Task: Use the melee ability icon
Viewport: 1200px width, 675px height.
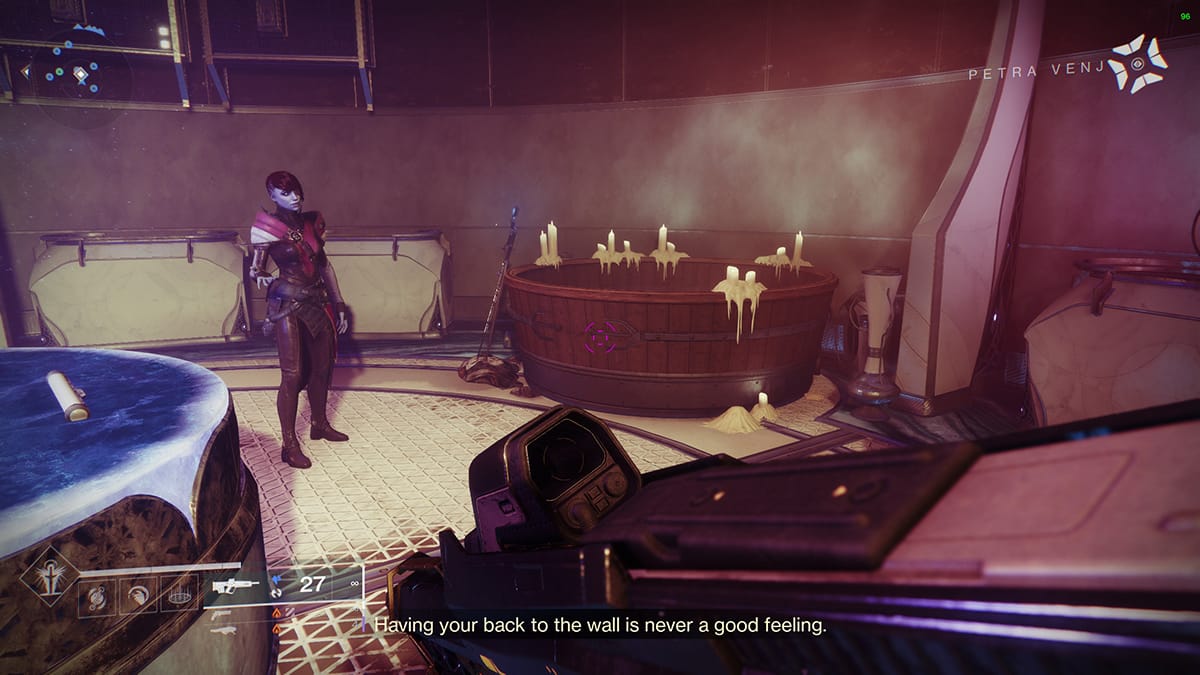Action: coord(138,597)
